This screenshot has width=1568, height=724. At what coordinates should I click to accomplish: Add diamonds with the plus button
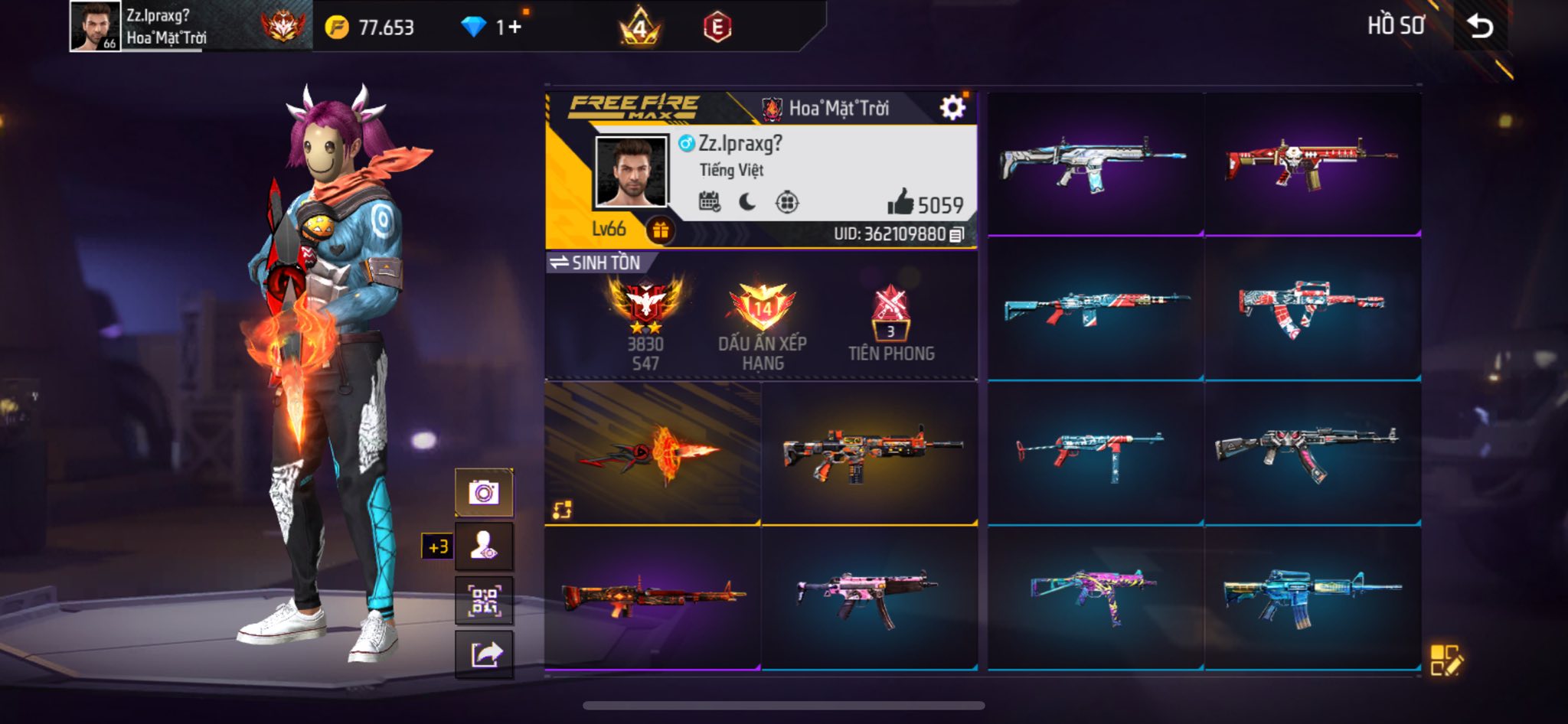(x=514, y=28)
